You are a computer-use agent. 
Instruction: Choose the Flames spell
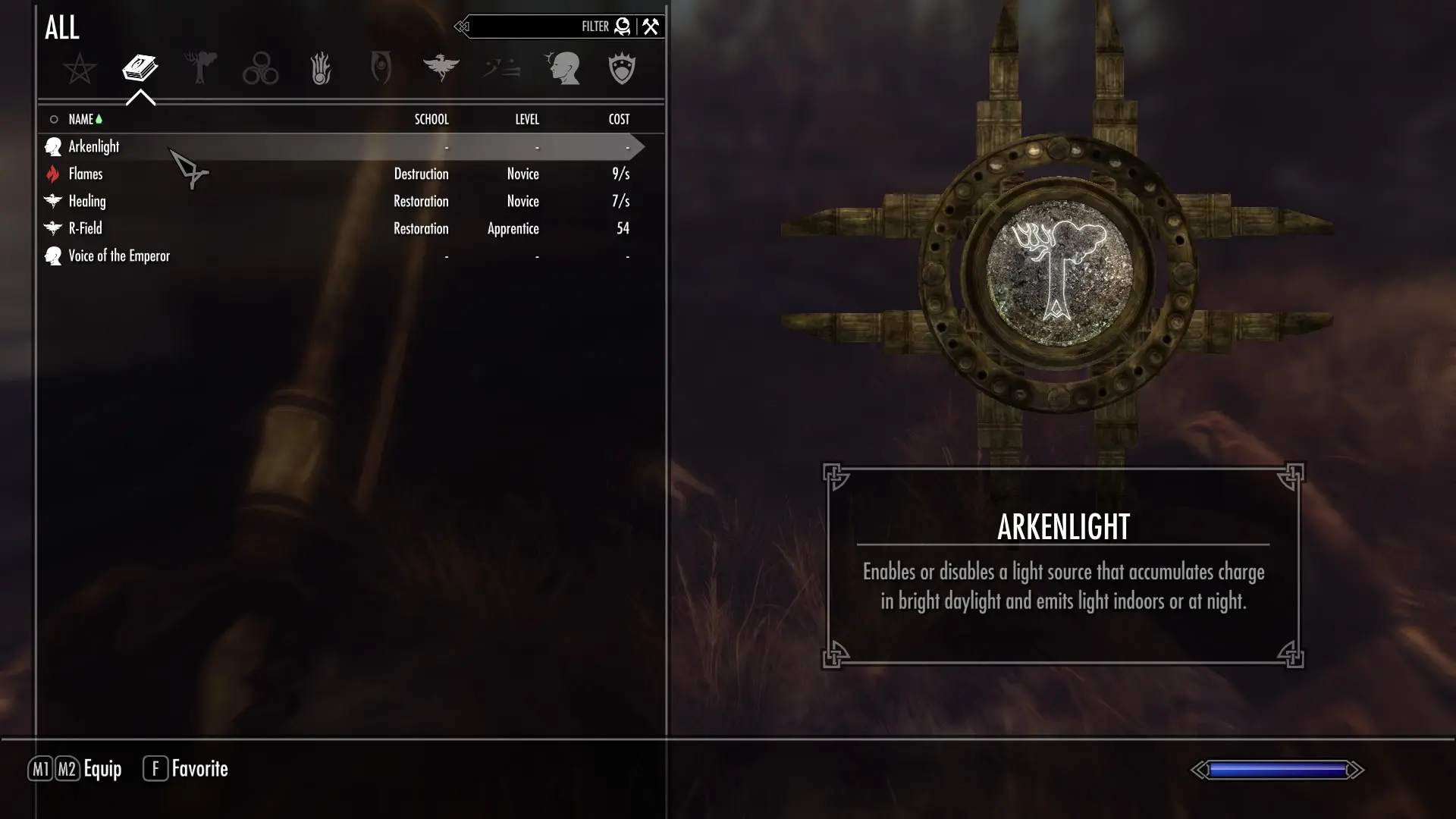86,174
